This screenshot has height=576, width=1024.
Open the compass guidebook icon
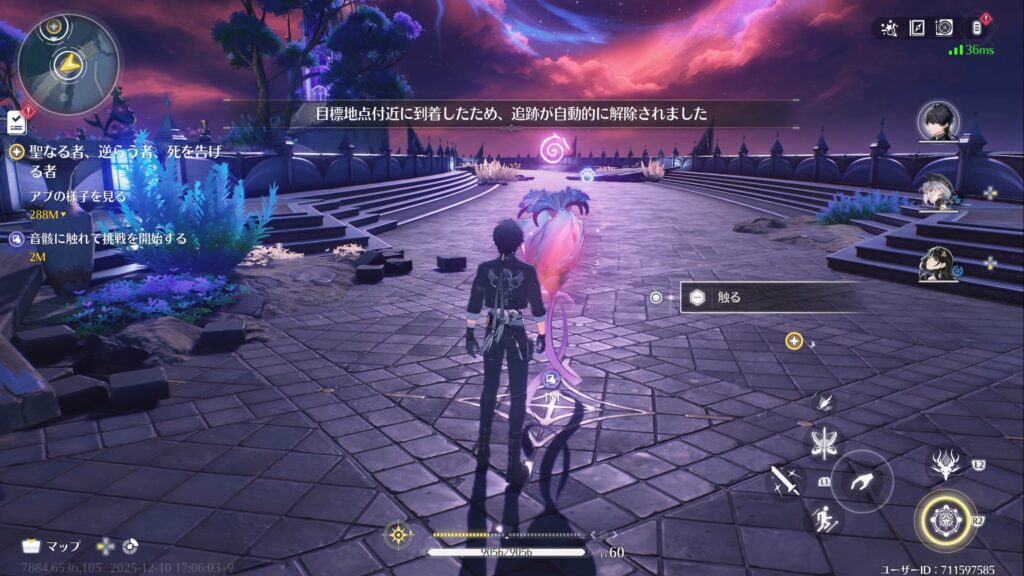tap(916, 28)
